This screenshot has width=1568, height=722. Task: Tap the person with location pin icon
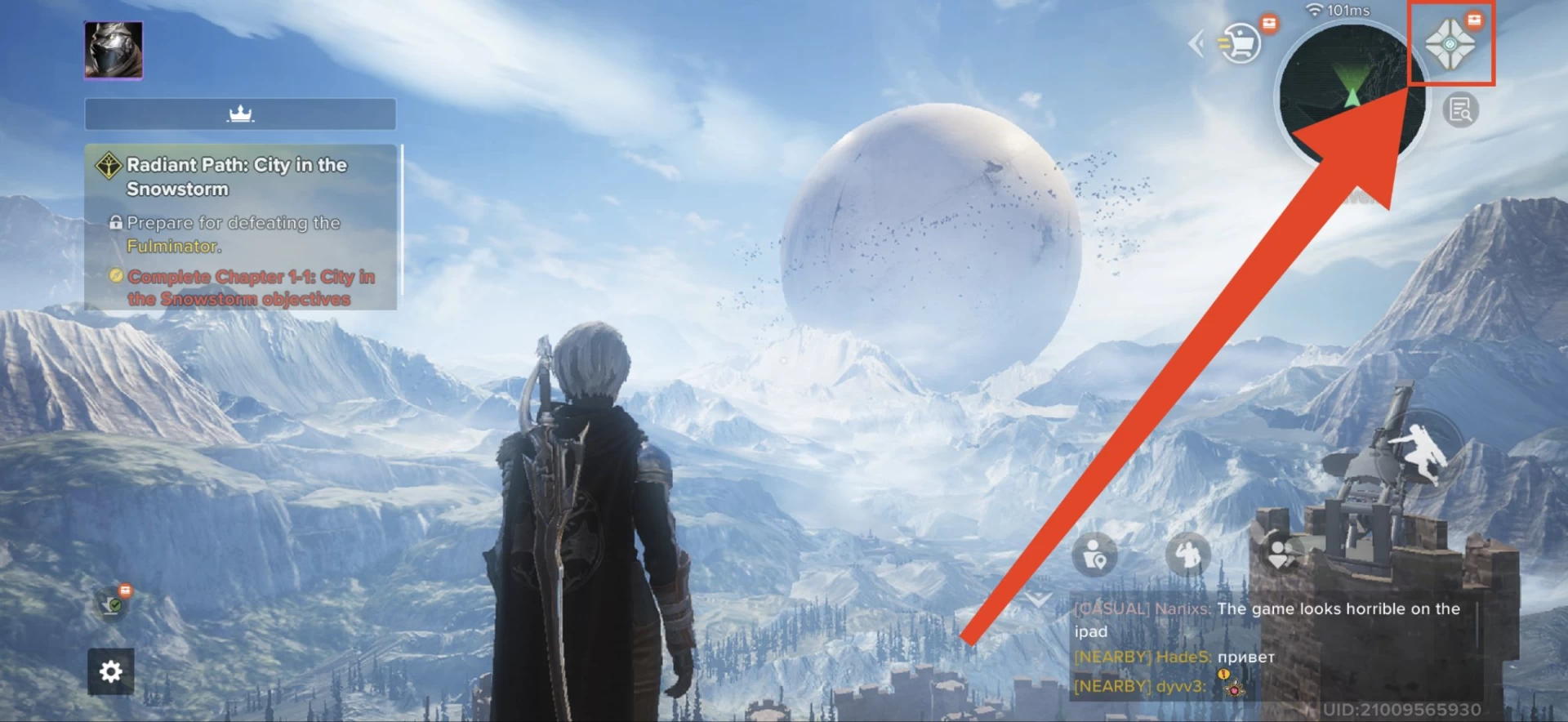pos(1094,556)
